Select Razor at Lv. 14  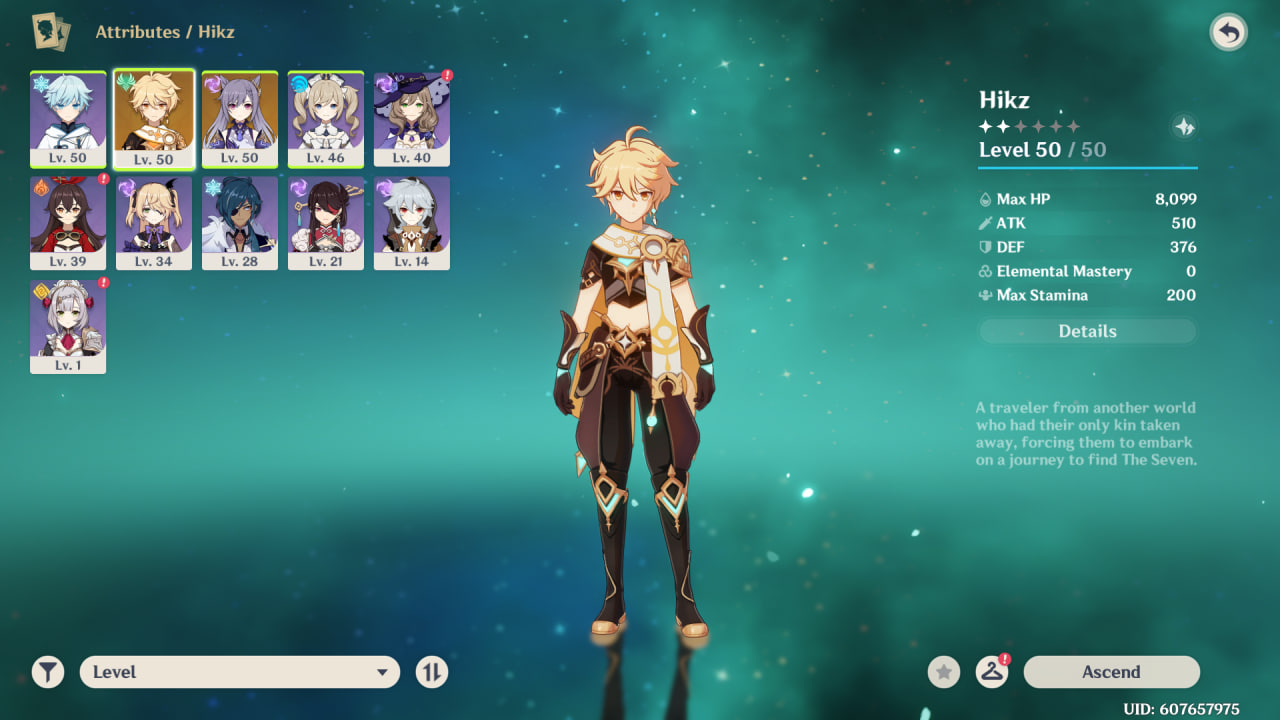point(412,222)
